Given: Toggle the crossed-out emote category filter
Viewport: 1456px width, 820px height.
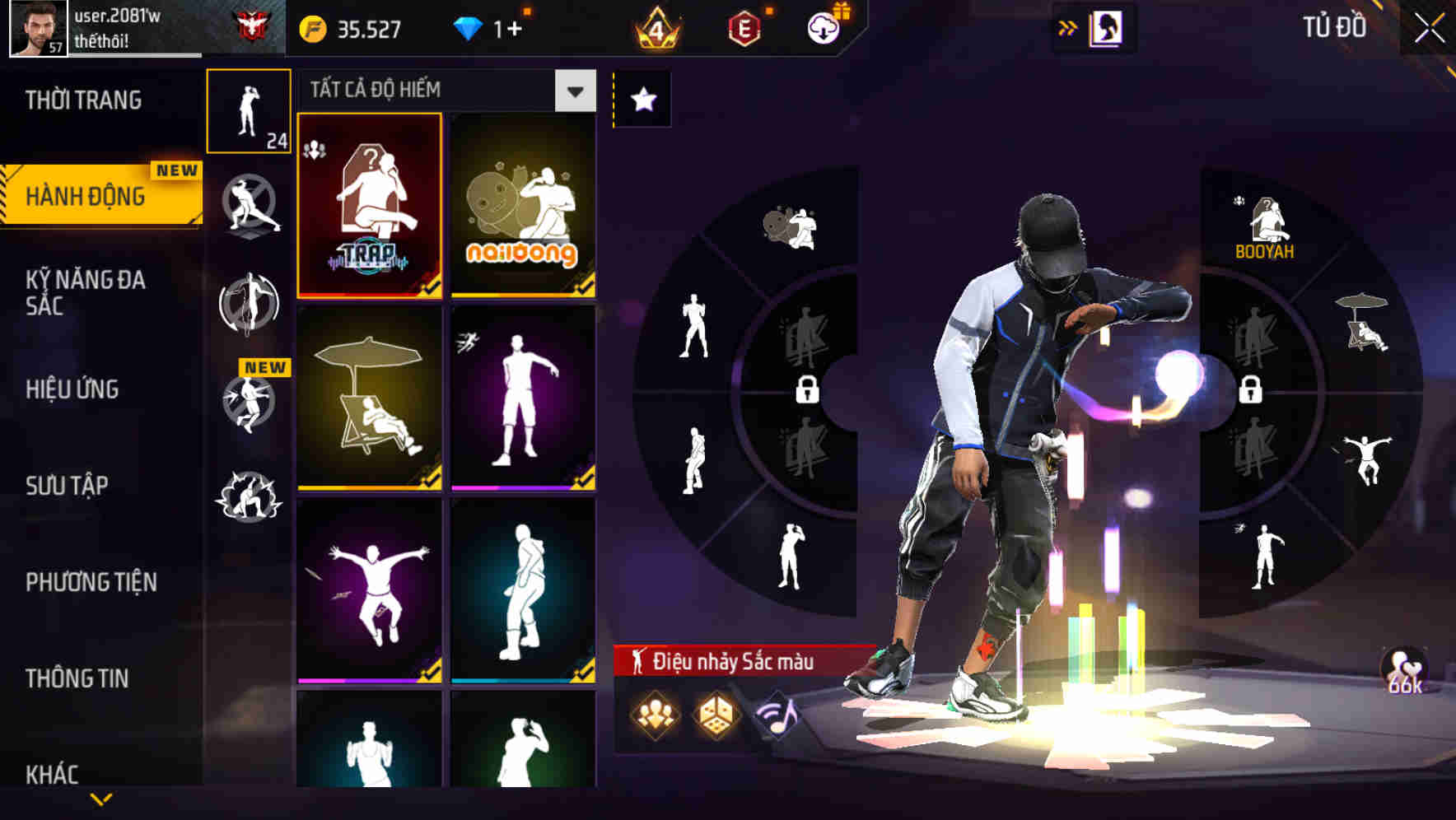Looking at the screenshot, I should pos(250,206).
